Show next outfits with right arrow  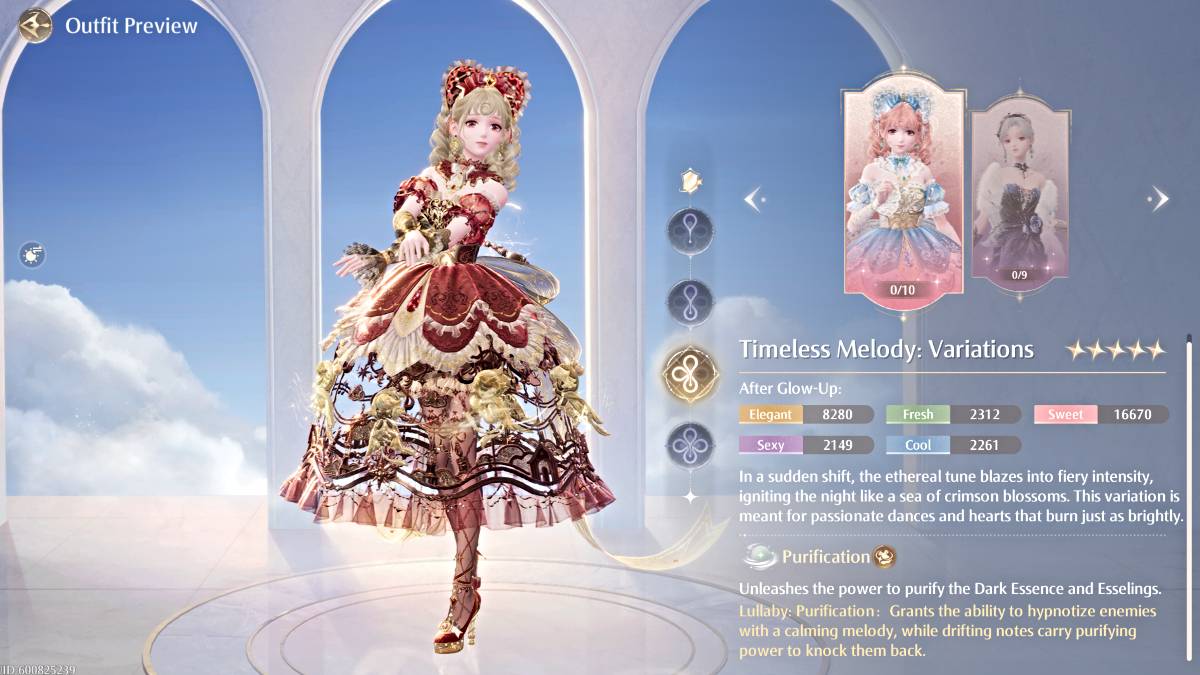pyautogui.click(x=1159, y=198)
